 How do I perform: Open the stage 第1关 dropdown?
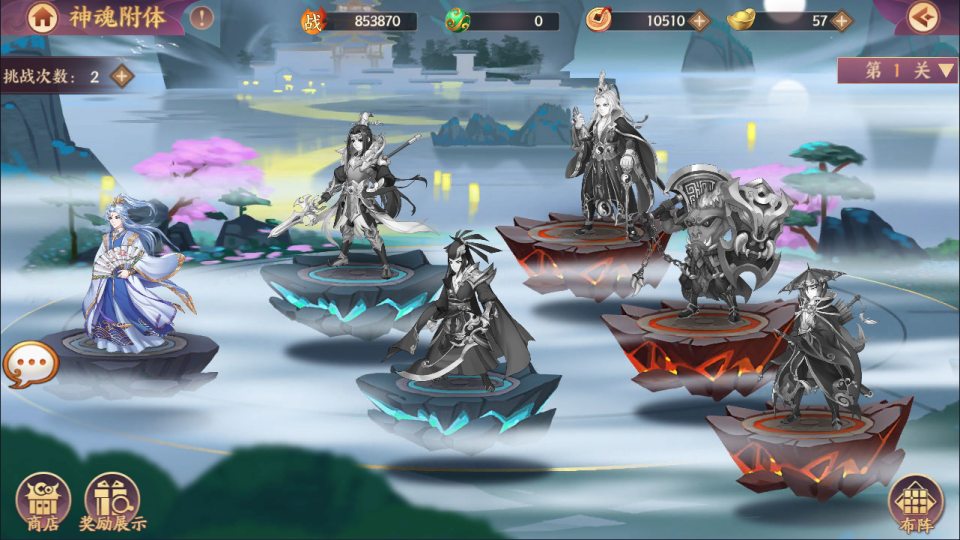pyautogui.click(x=898, y=70)
